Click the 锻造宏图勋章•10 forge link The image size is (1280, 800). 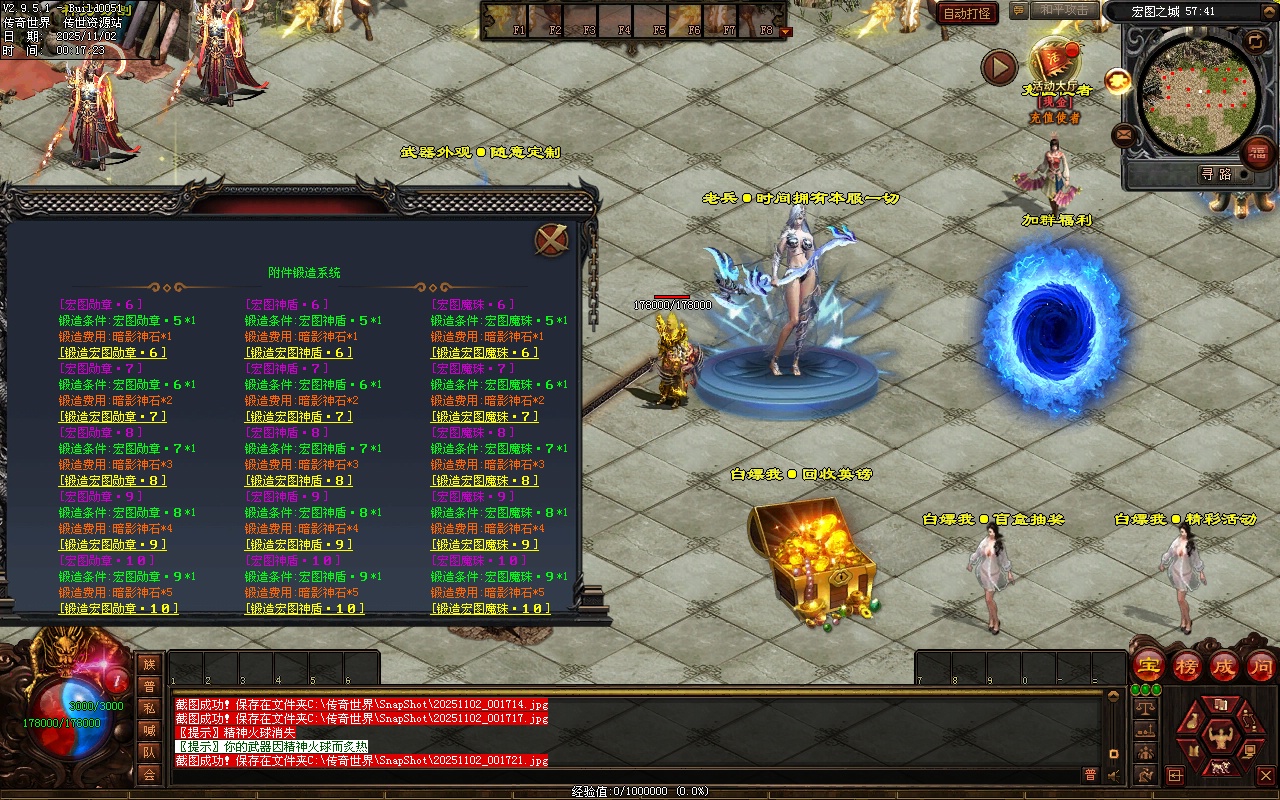[x=118, y=609]
